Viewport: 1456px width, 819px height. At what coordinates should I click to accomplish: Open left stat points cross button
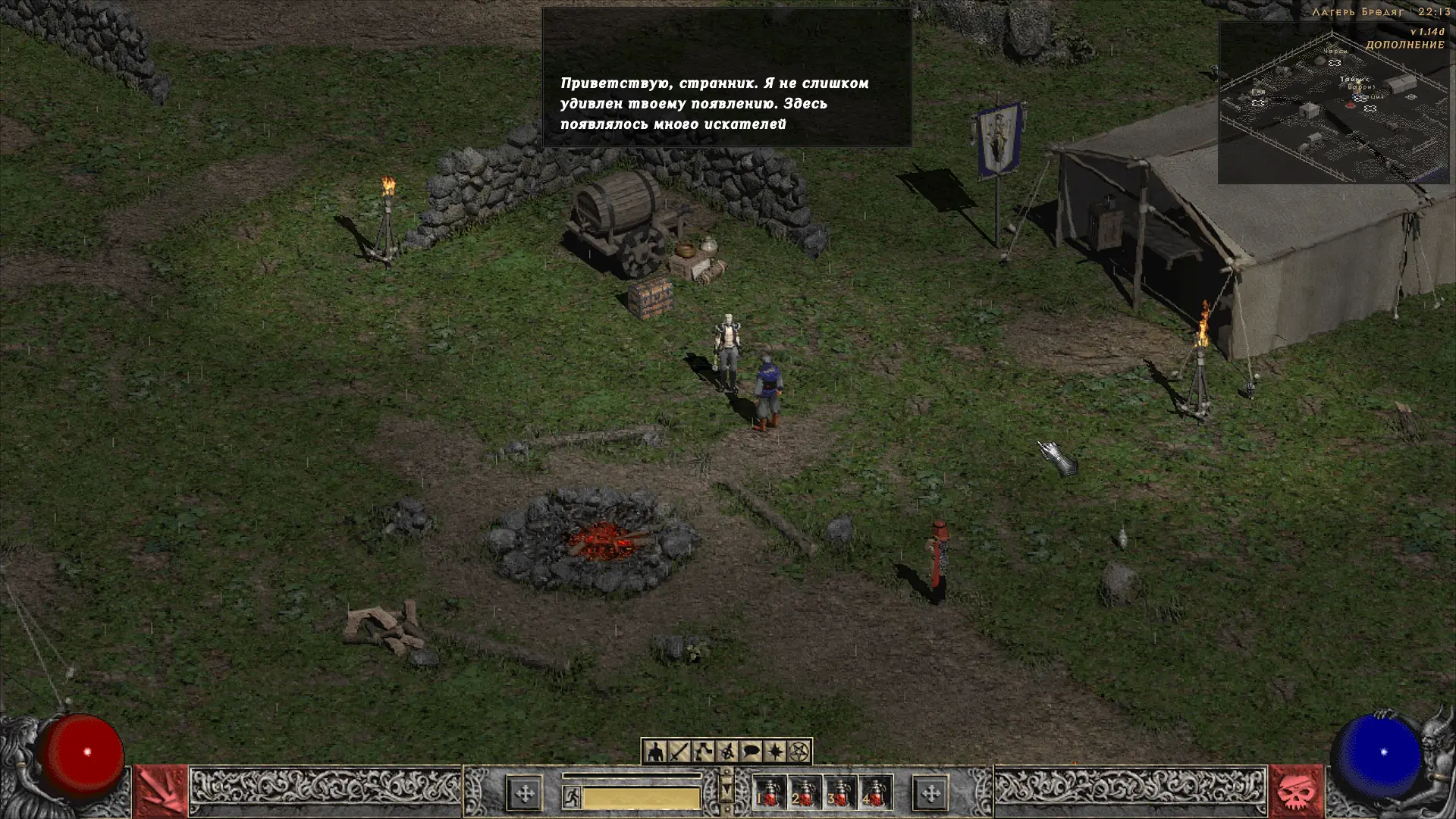pyautogui.click(x=525, y=794)
